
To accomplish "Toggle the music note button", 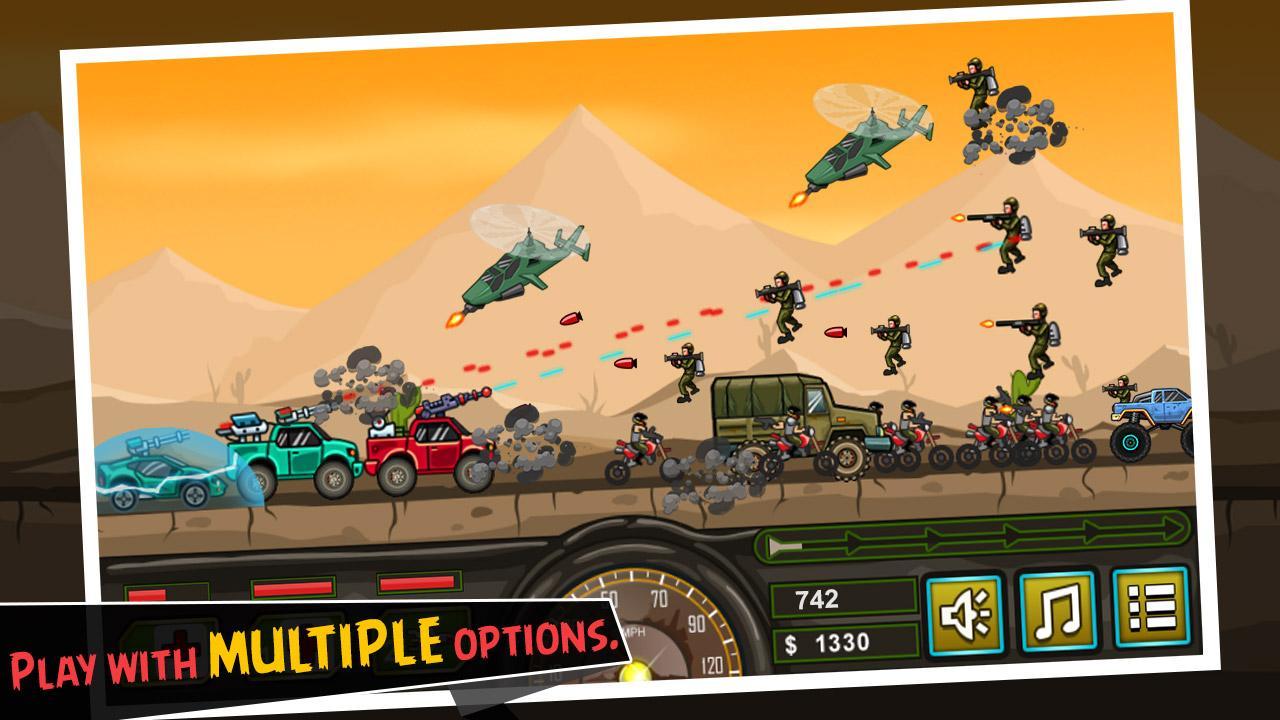I will tap(1057, 609).
